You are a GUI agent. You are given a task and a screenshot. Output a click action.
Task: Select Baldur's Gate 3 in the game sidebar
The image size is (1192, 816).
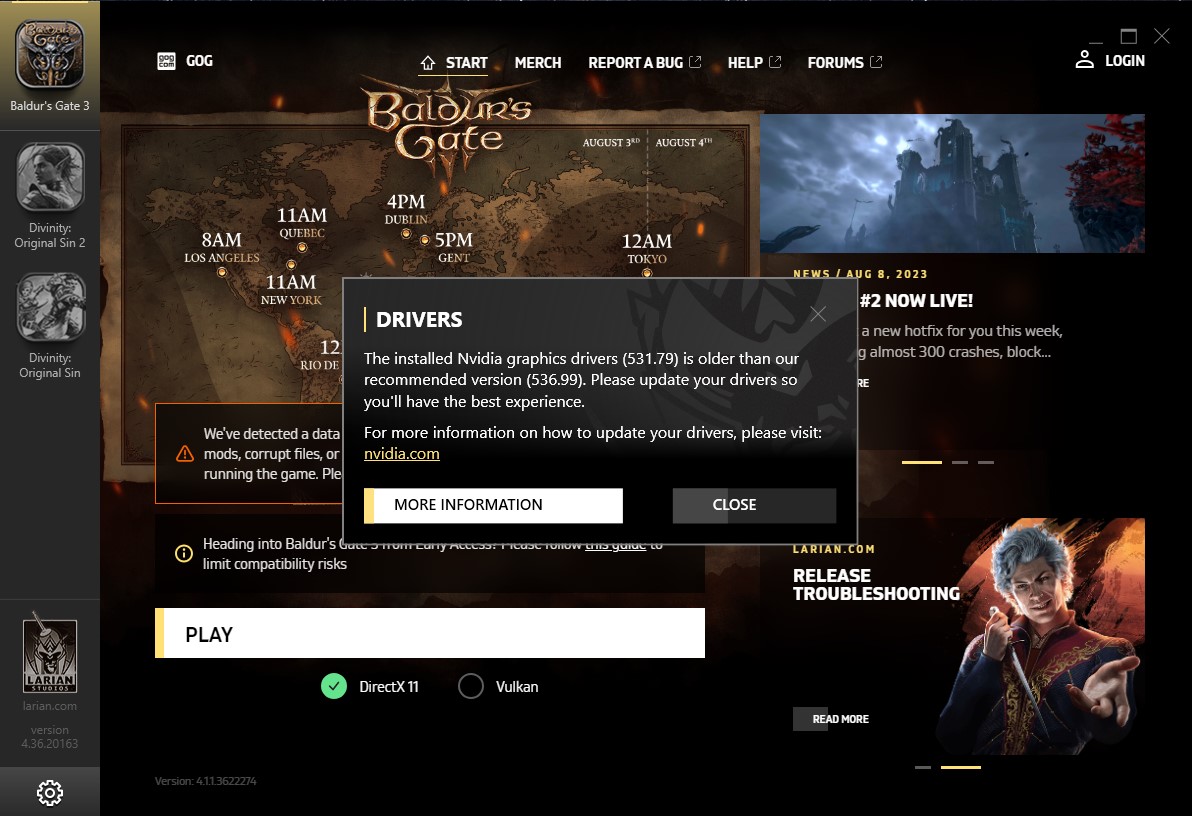click(50, 64)
